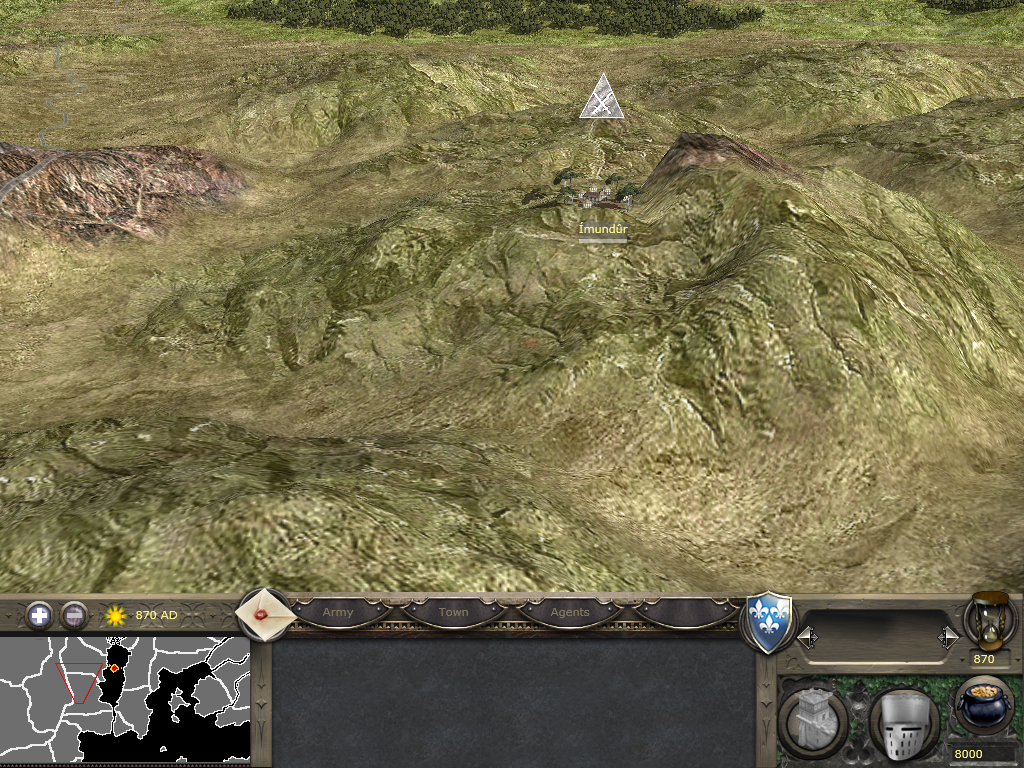The image size is (1024, 768).
Task: Click the crossed-swords triangle marker above settlement
Action: click(x=602, y=99)
